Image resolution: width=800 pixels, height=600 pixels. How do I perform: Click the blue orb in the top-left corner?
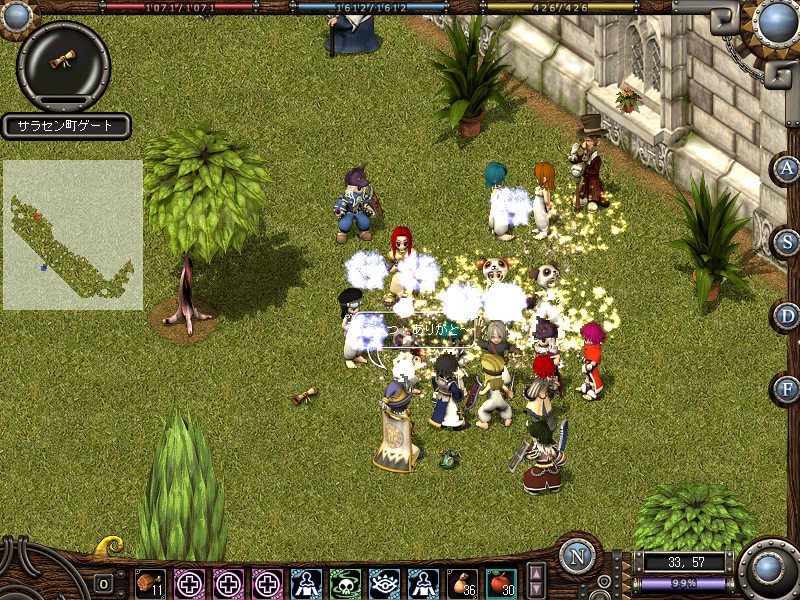(16, 15)
